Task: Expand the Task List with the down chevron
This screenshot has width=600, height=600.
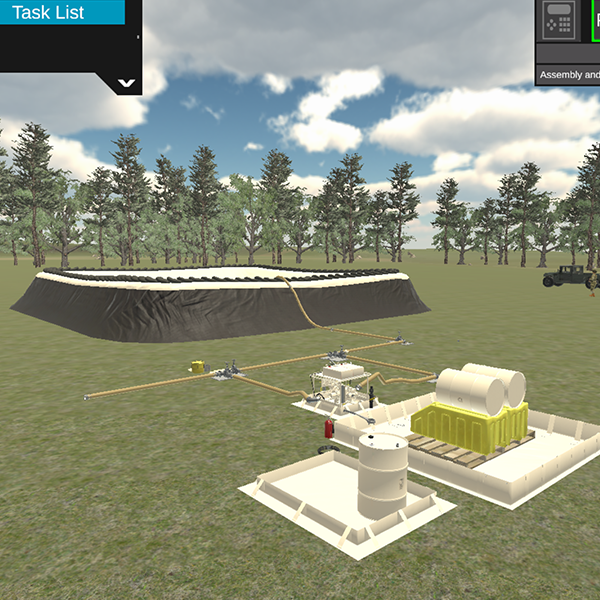Action: pos(127,84)
